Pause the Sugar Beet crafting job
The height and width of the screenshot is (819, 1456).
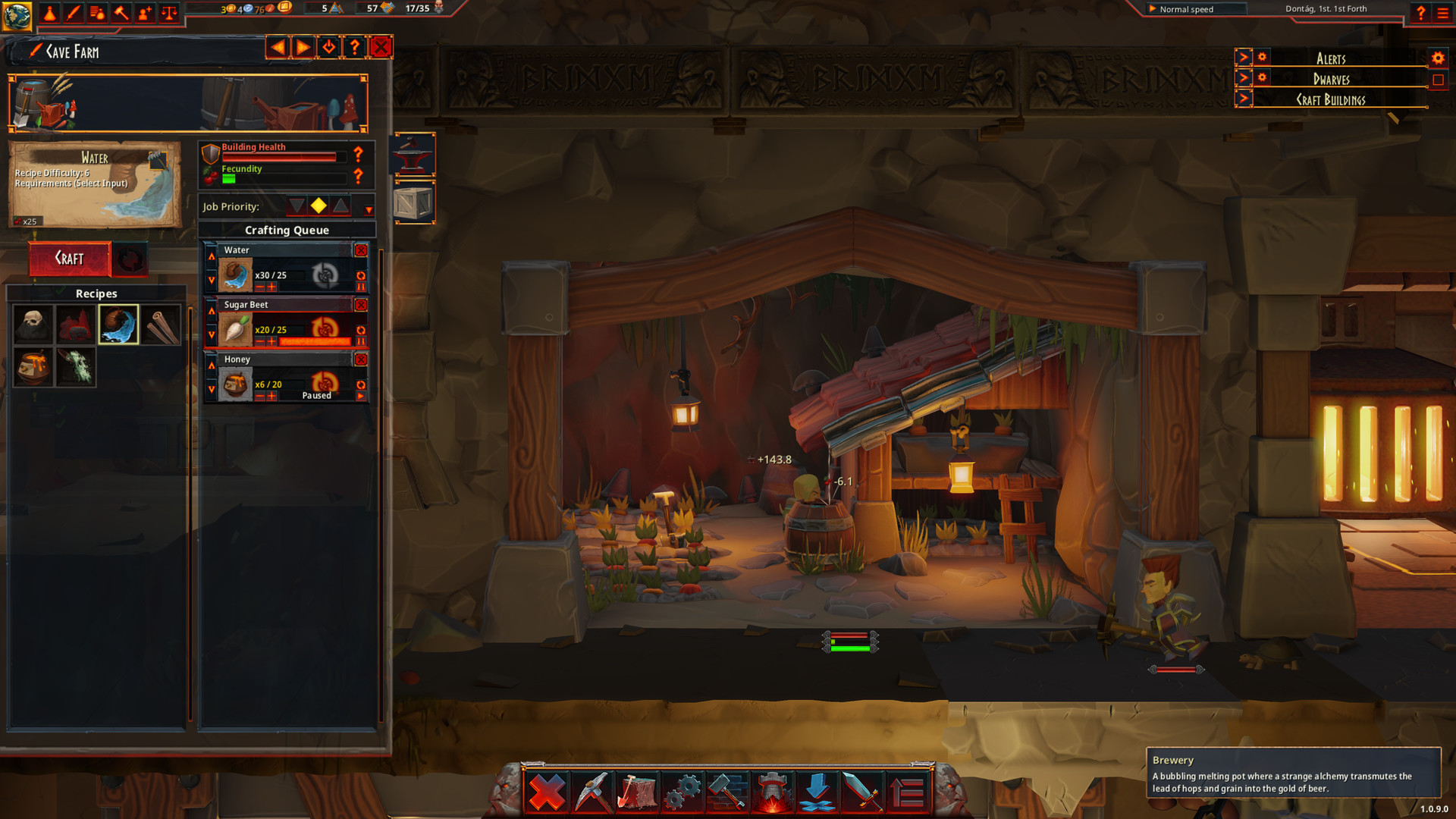point(362,340)
